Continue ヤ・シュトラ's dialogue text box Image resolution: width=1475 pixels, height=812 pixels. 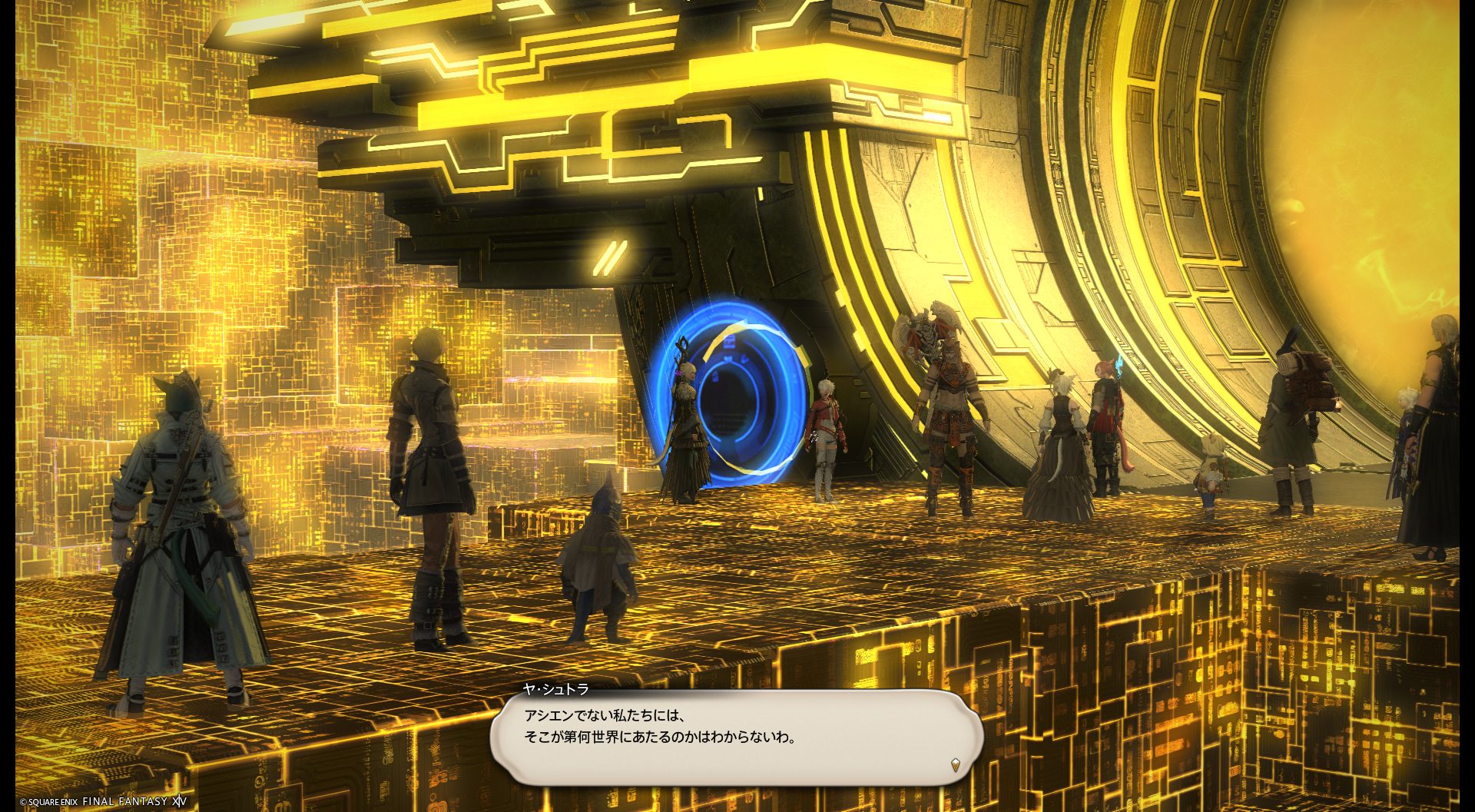pyautogui.click(x=736, y=736)
